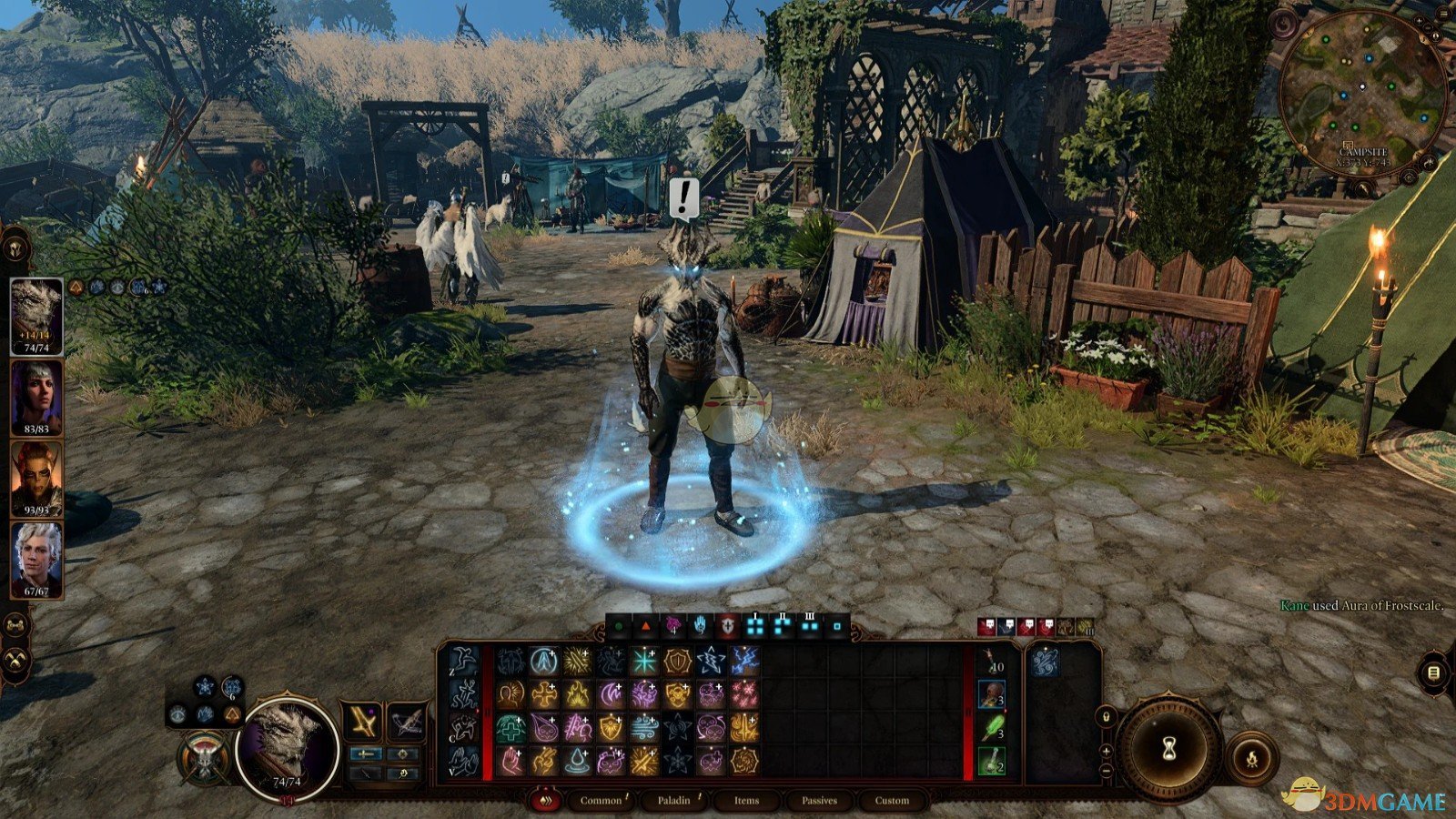Select Shadowheart's party portrait
This screenshot has width=1456, height=819.
coord(36,396)
